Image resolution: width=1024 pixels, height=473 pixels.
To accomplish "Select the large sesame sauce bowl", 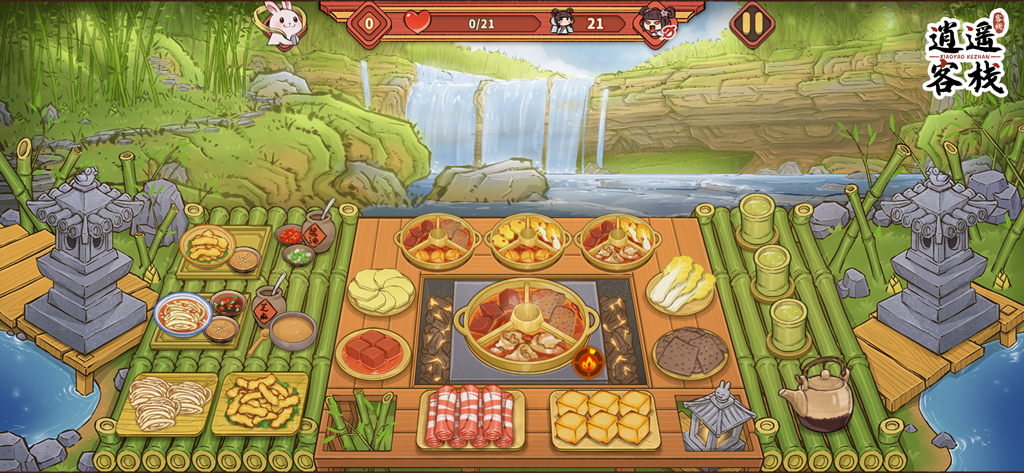I will tap(292, 329).
